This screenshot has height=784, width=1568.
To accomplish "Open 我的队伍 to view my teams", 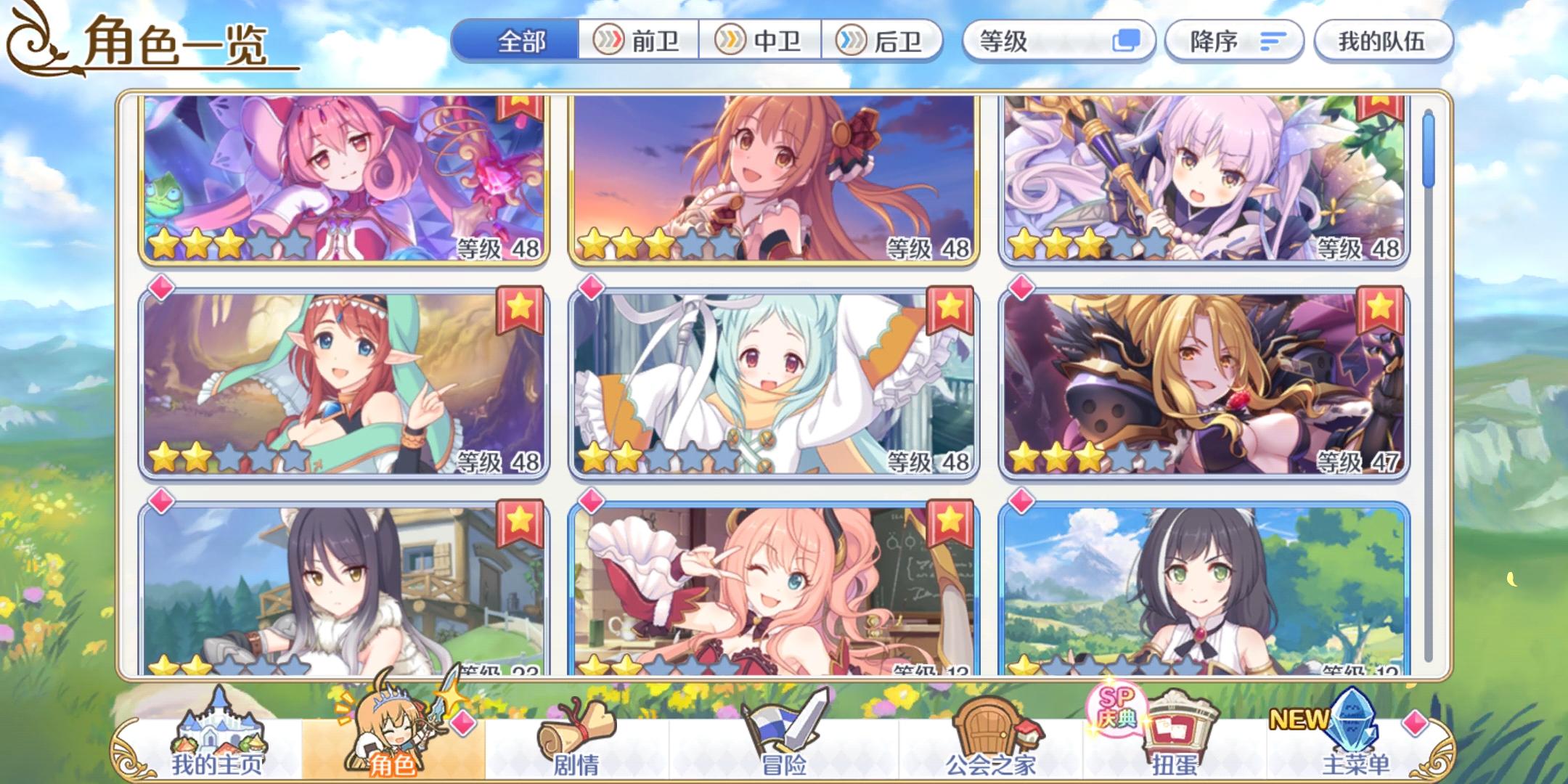I will tap(1381, 41).
